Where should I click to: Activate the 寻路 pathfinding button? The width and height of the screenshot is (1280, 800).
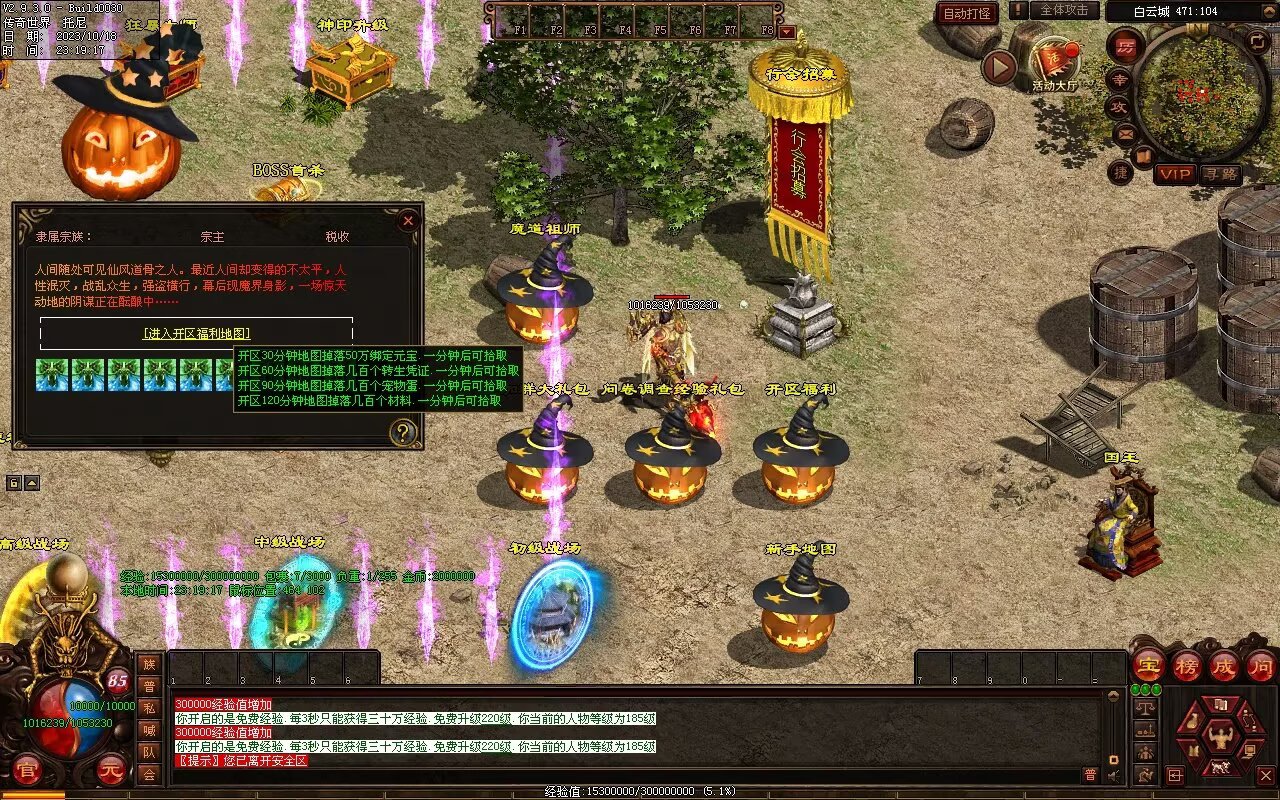tap(1220, 174)
